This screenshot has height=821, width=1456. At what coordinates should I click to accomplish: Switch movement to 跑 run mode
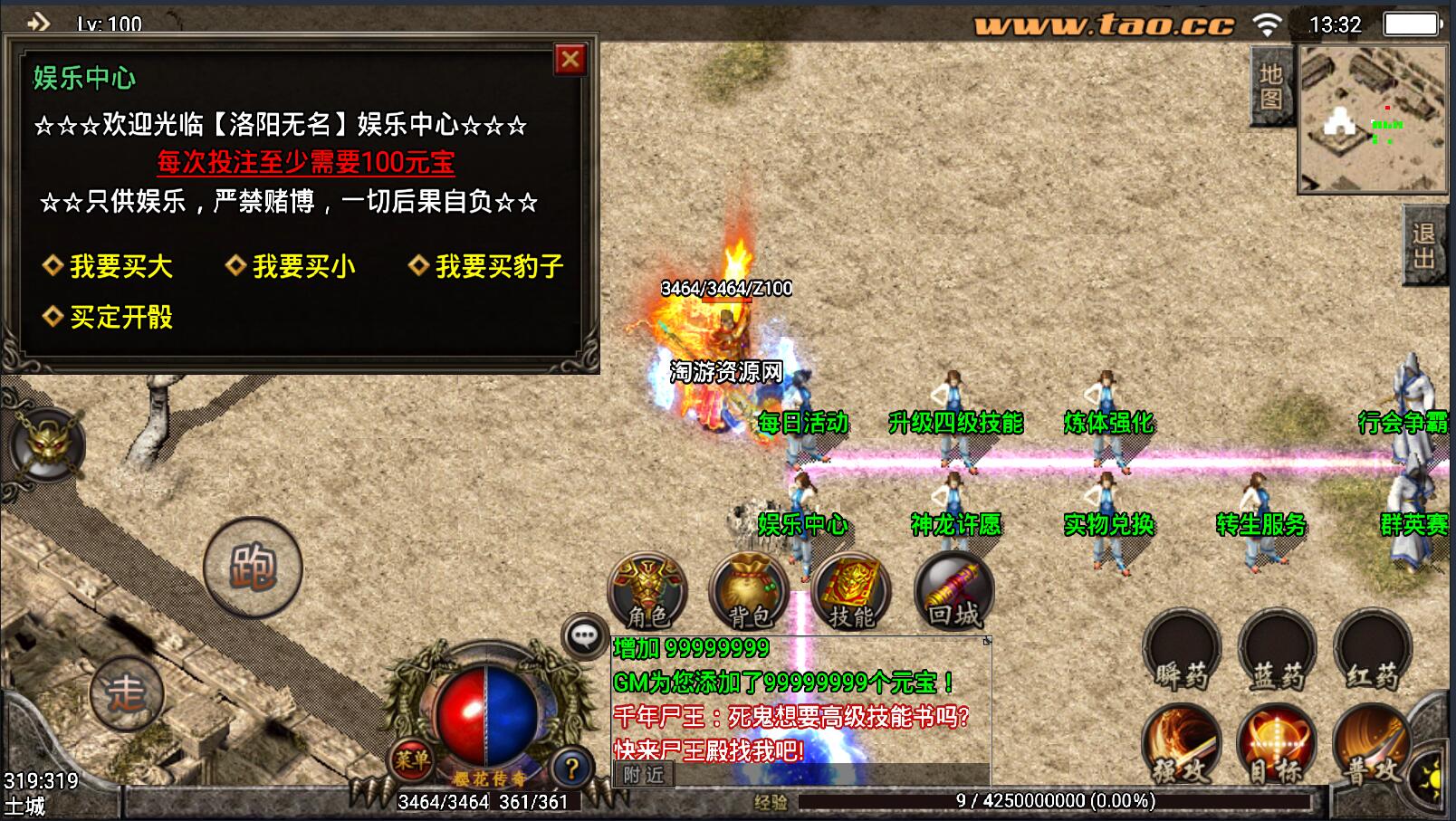tap(253, 568)
